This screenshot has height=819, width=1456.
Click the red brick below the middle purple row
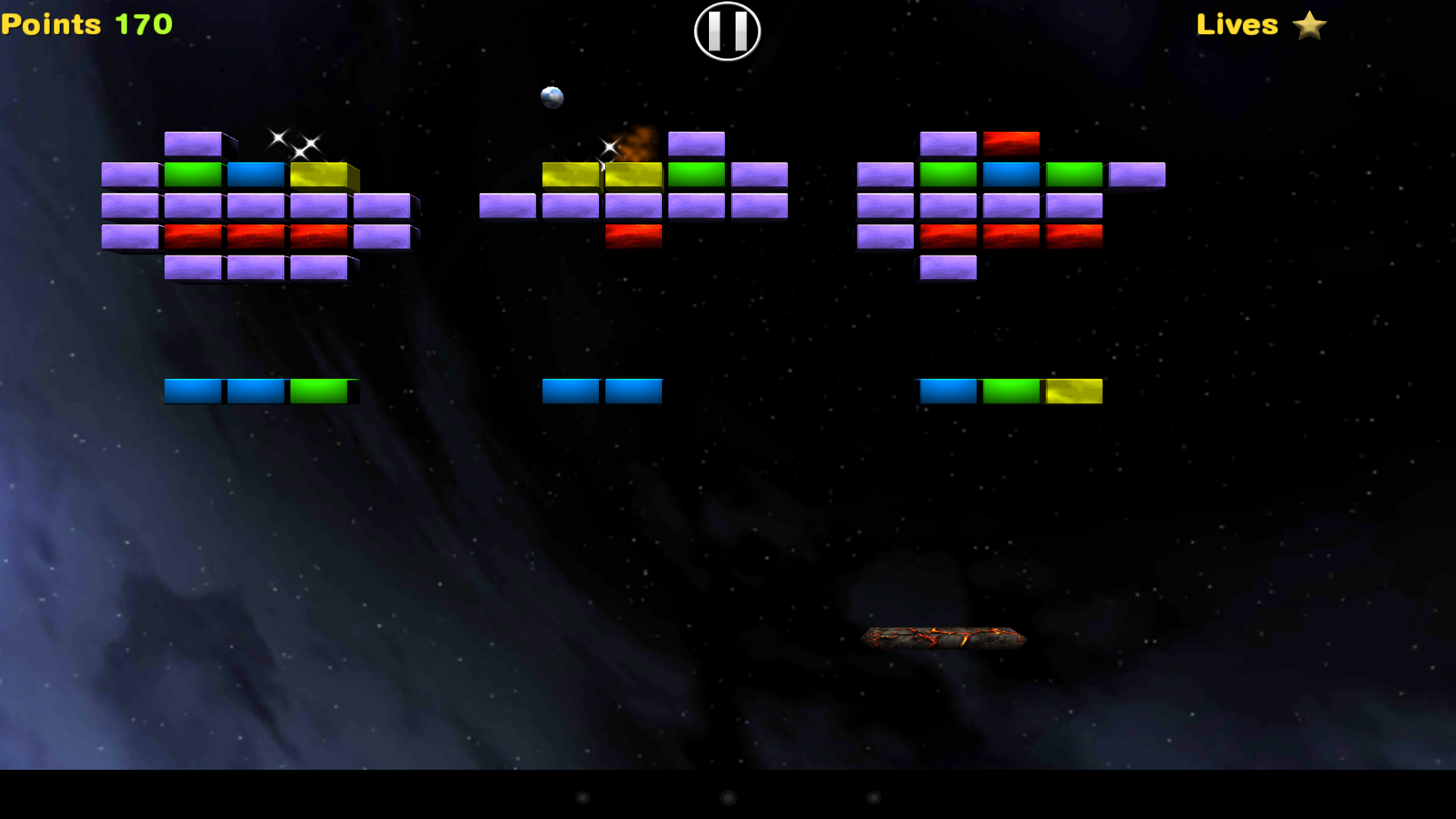[634, 235]
